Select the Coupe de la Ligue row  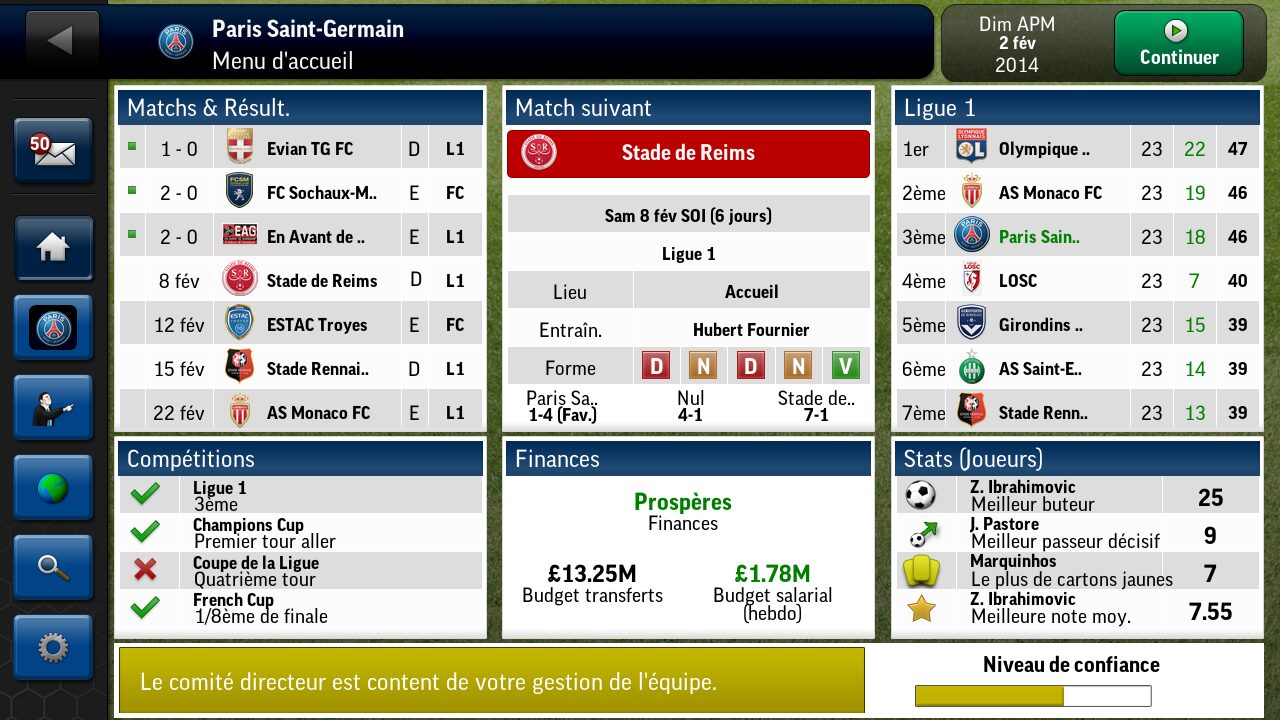(x=300, y=570)
